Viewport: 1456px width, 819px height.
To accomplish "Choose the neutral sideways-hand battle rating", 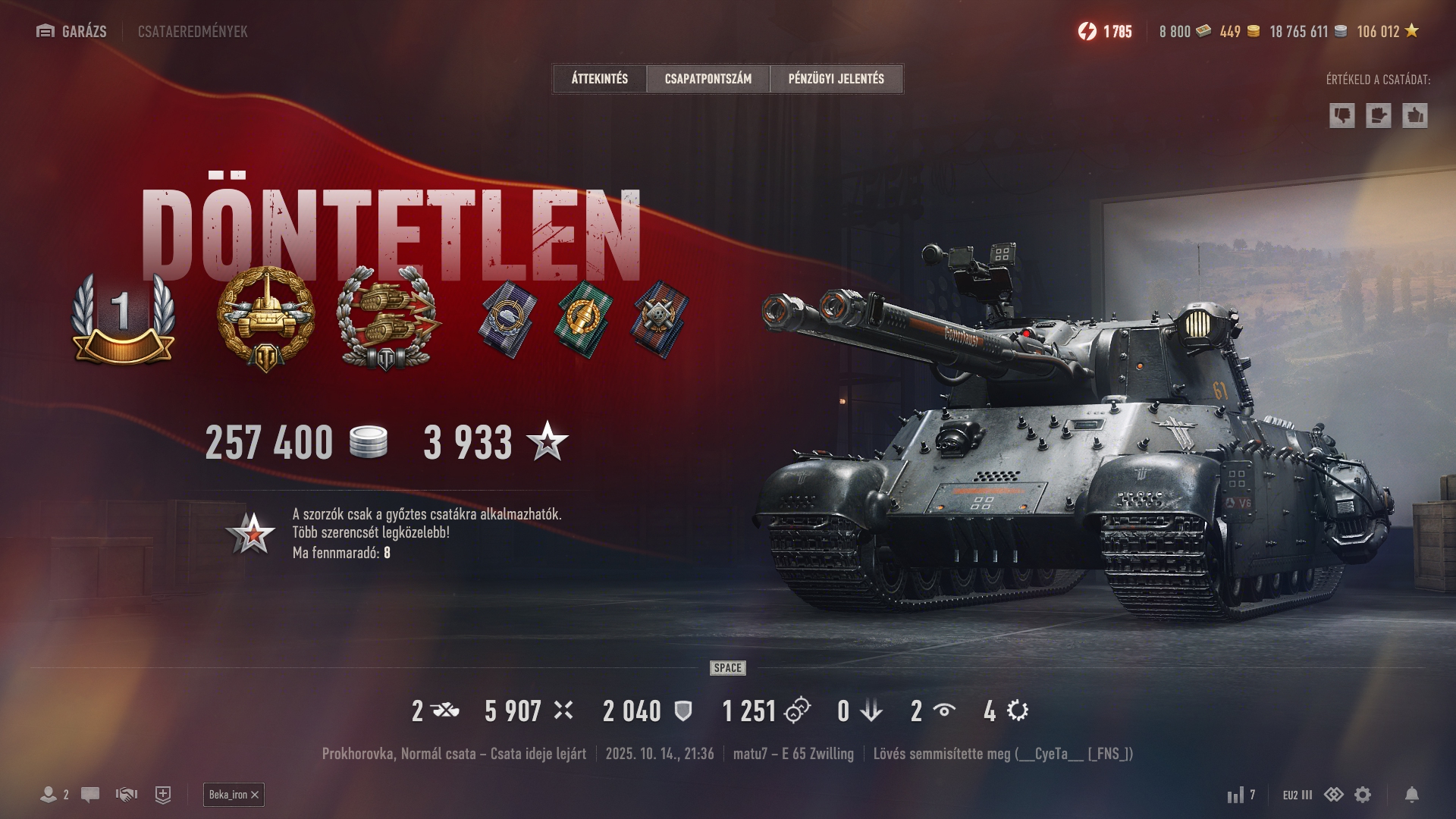I will coord(1378,116).
